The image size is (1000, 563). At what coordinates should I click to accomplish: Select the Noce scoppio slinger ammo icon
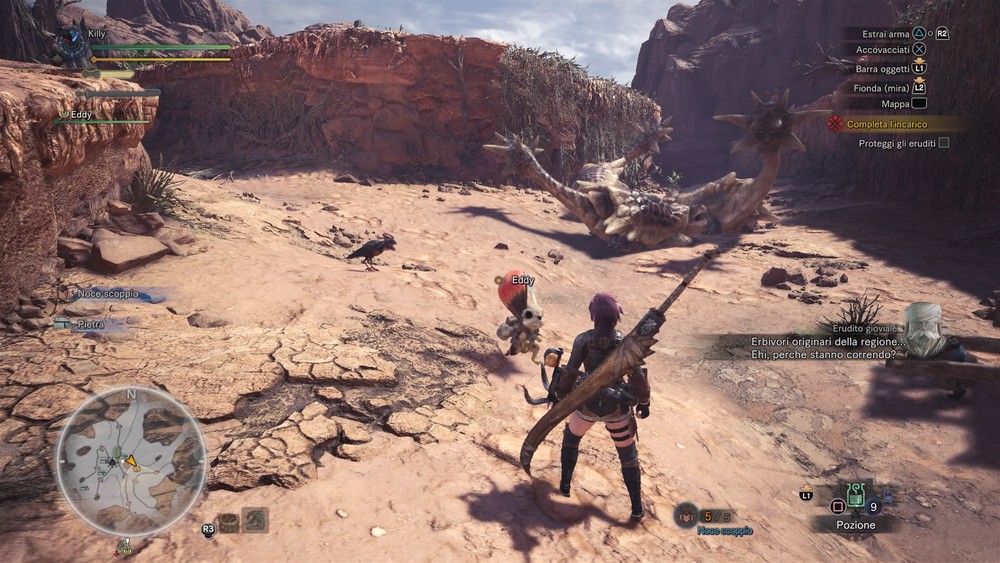coord(686,515)
